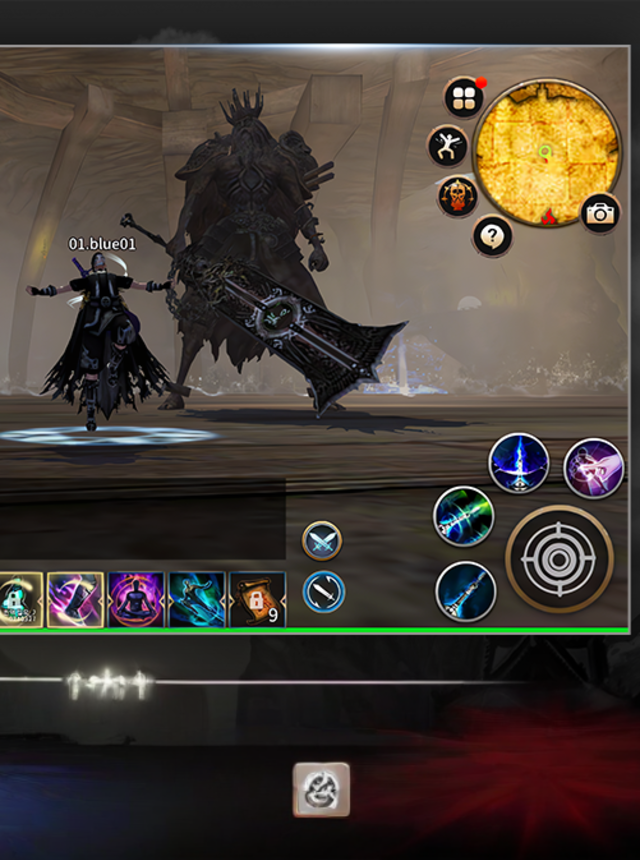Screen dimensions: 640x860
Task: Use the locked scroll item with count 9
Action: tap(257, 599)
